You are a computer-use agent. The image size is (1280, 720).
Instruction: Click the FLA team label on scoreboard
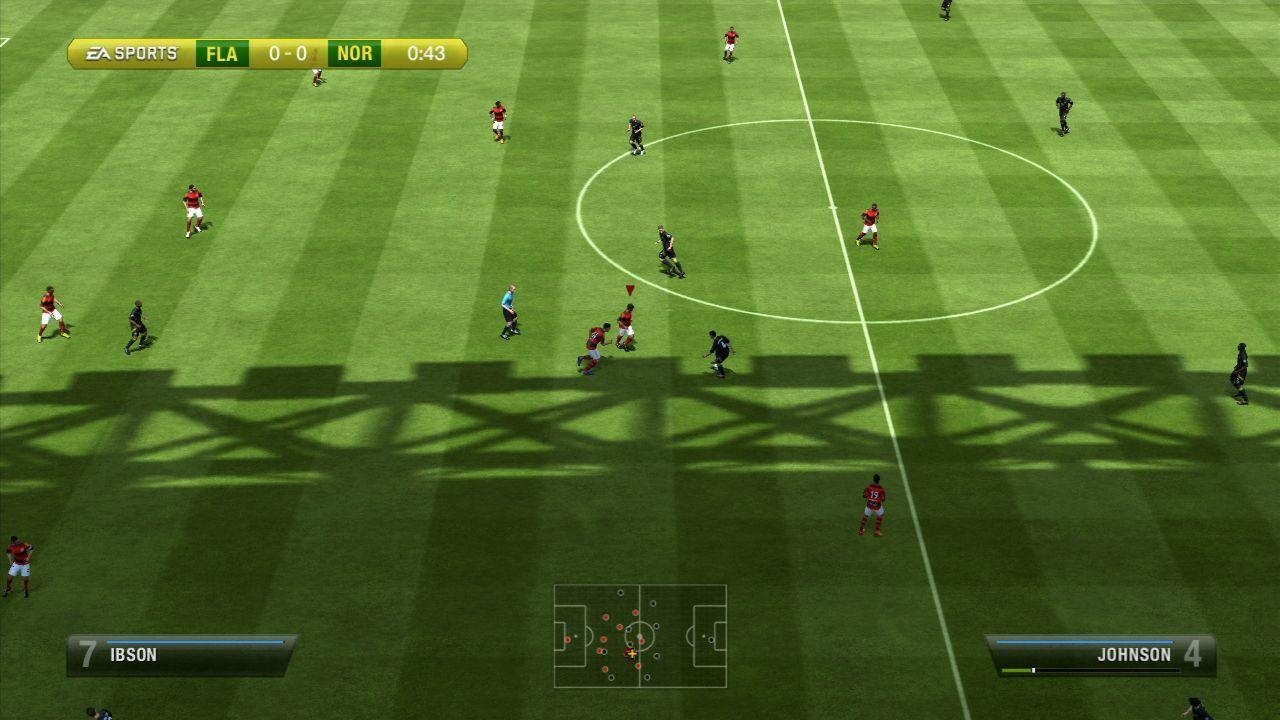[x=221, y=54]
